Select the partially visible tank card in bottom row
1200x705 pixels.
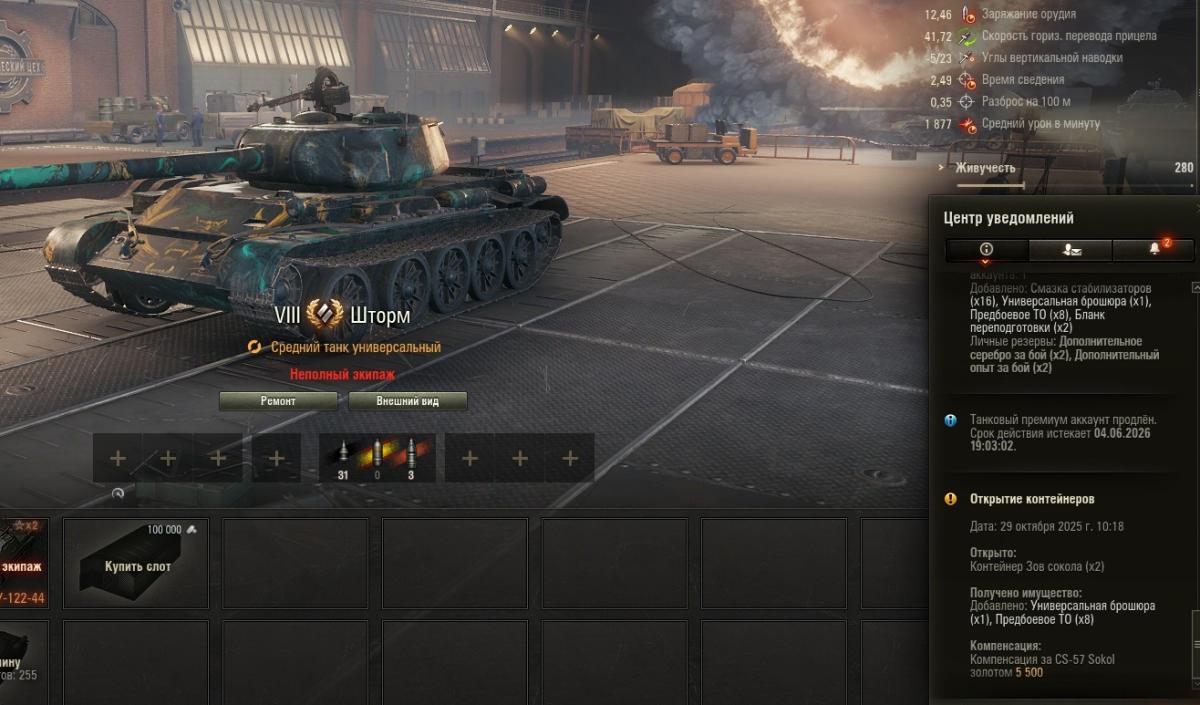tap(22, 662)
